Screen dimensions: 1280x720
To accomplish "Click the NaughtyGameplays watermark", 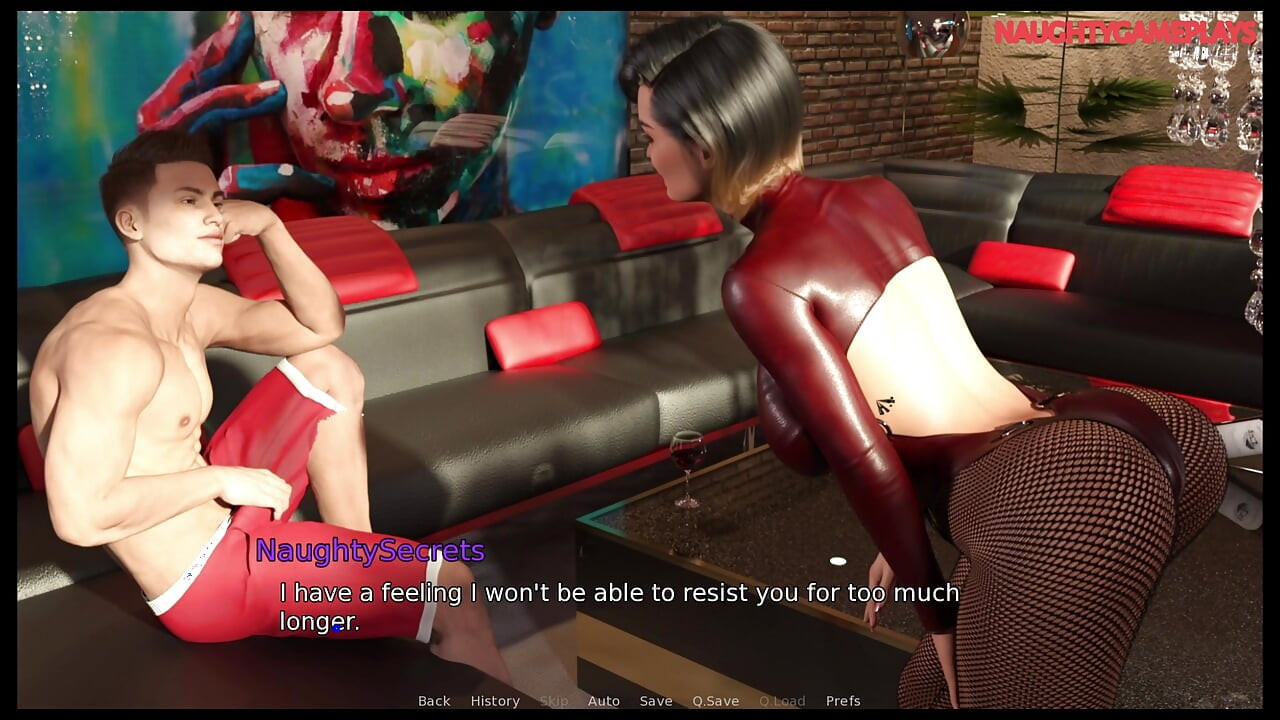I will [x=1124, y=30].
